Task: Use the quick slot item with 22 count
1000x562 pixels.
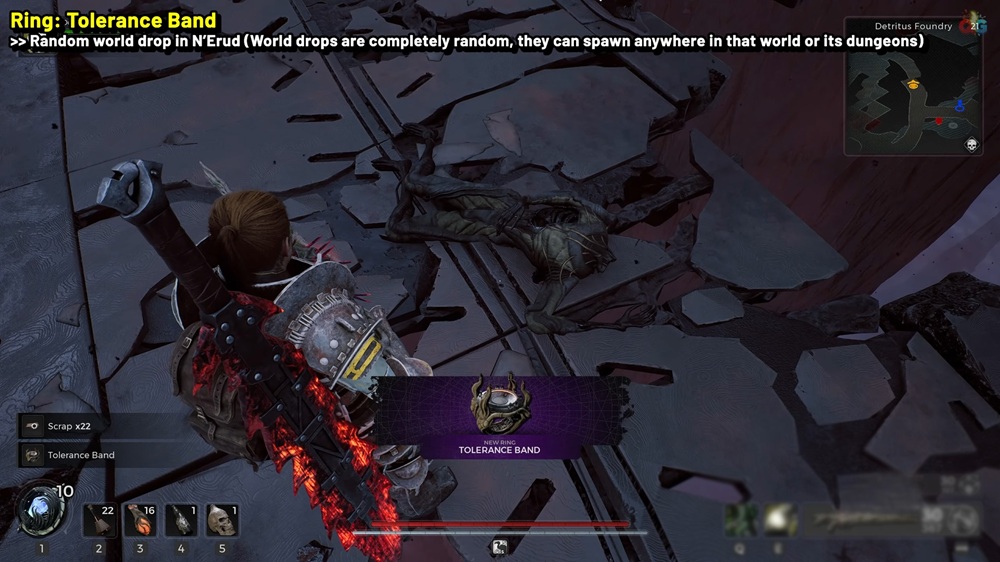Action: click(x=99, y=520)
